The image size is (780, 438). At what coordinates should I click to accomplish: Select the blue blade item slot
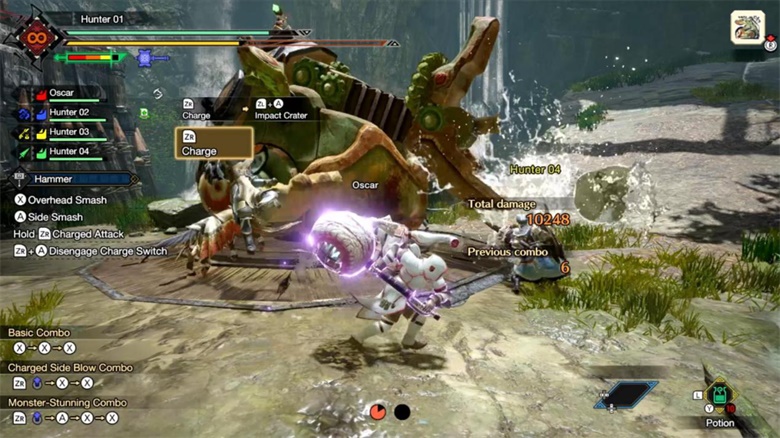(626, 394)
